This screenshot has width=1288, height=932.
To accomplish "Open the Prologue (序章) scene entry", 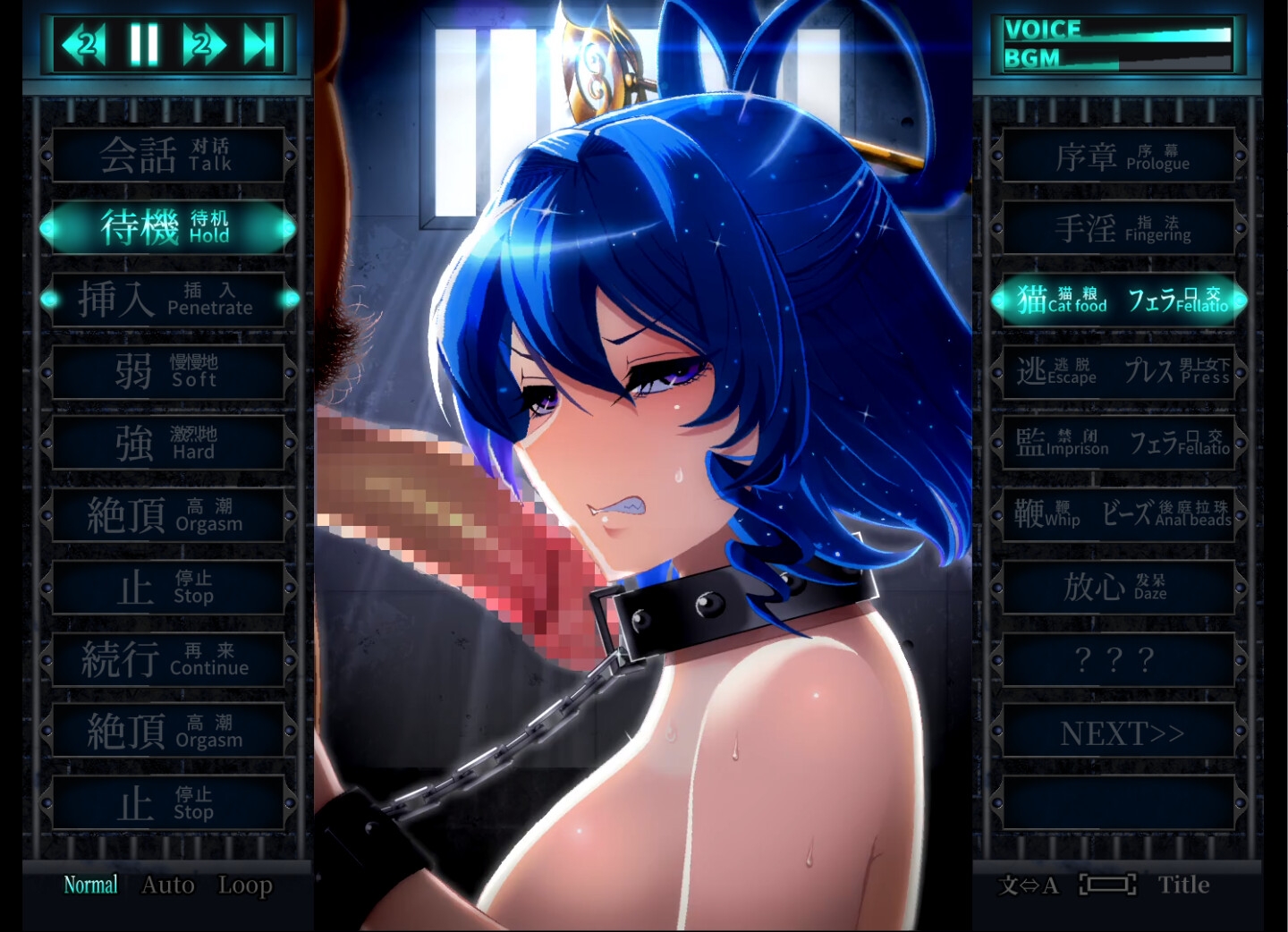I will coord(1119,155).
